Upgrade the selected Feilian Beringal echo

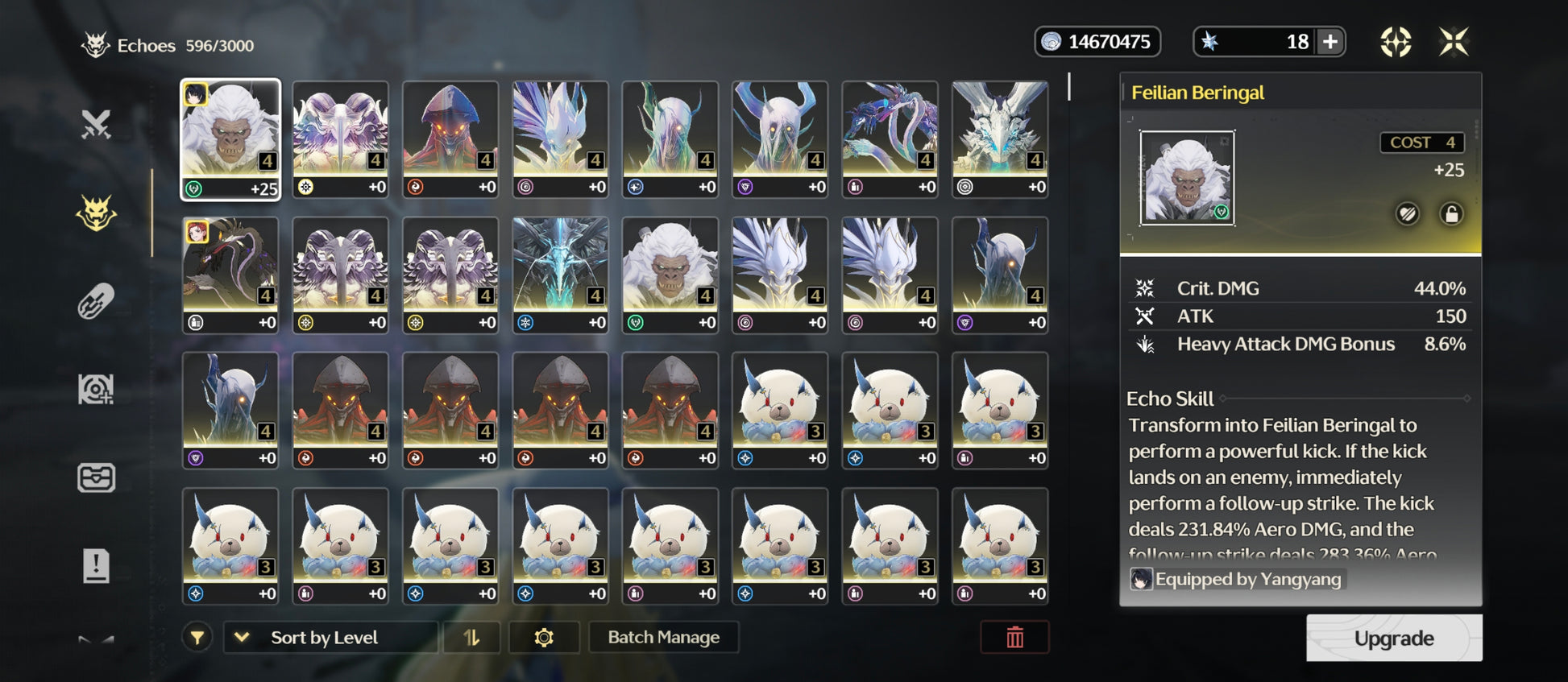pos(1393,639)
